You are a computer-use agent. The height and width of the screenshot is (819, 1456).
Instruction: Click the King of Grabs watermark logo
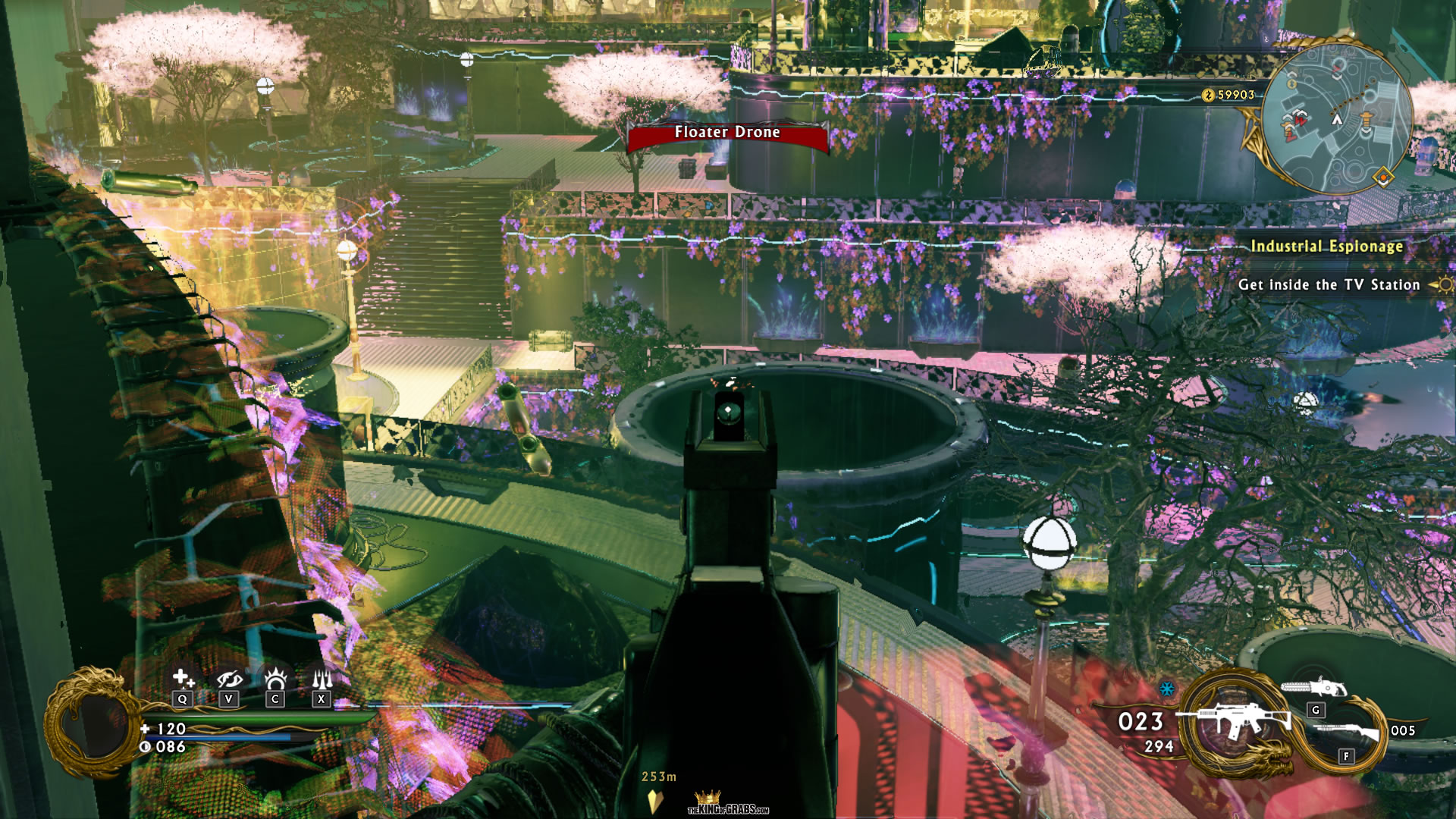(x=726, y=804)
